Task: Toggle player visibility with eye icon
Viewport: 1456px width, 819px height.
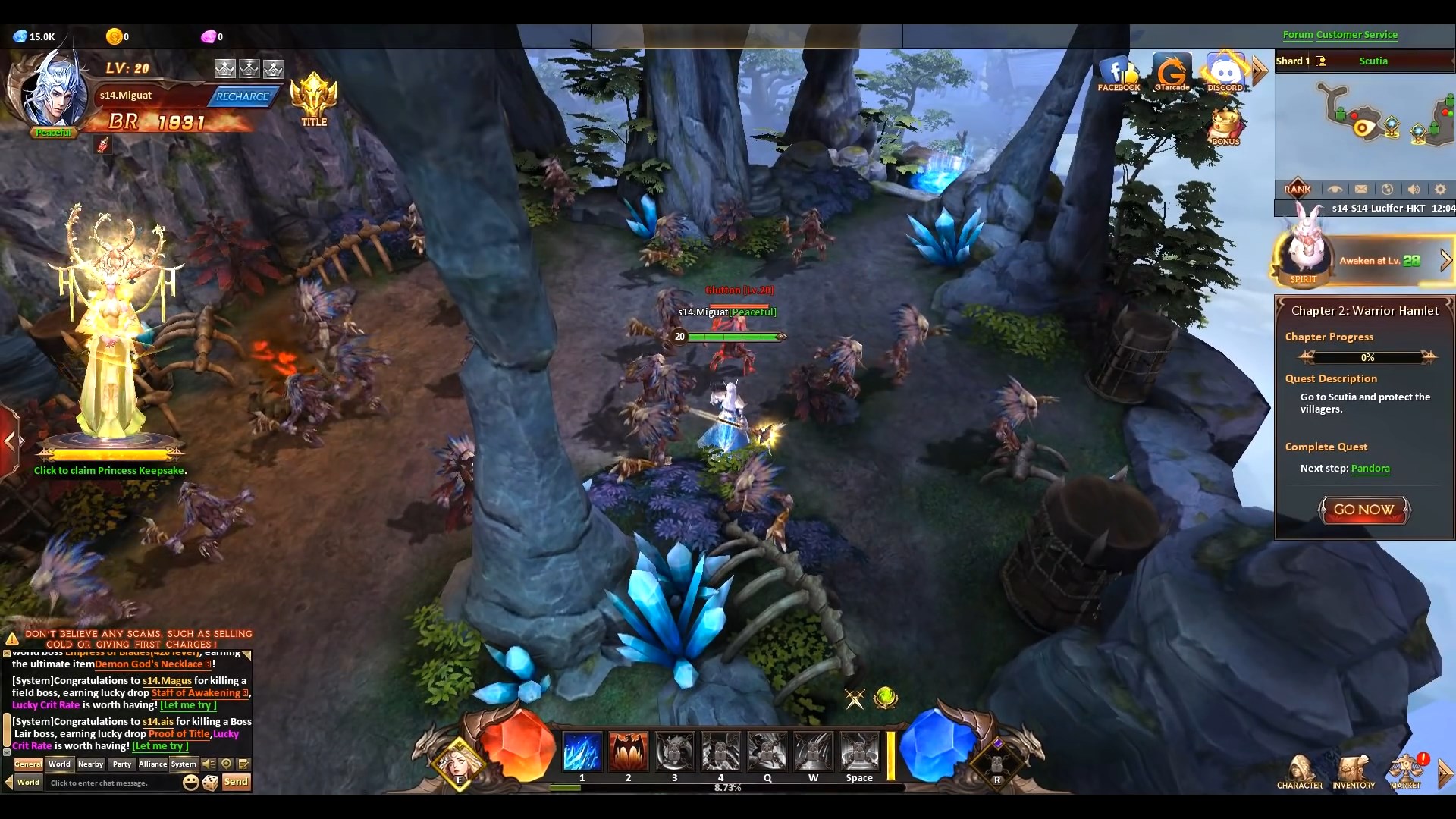Action: coord(1337,189)
